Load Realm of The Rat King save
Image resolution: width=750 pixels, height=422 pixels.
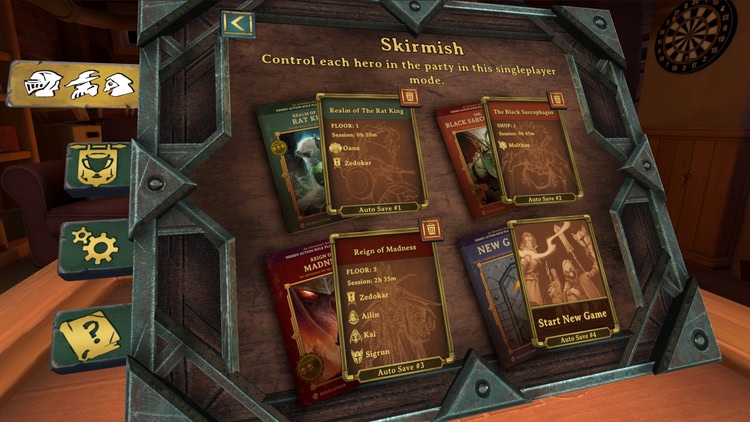pos(371,155)
